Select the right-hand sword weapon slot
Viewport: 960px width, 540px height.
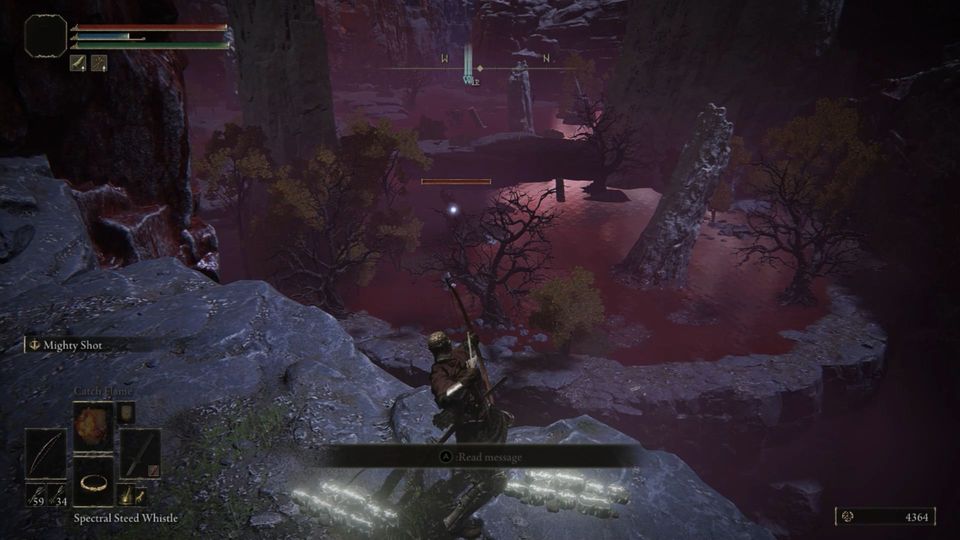(139, 455)
